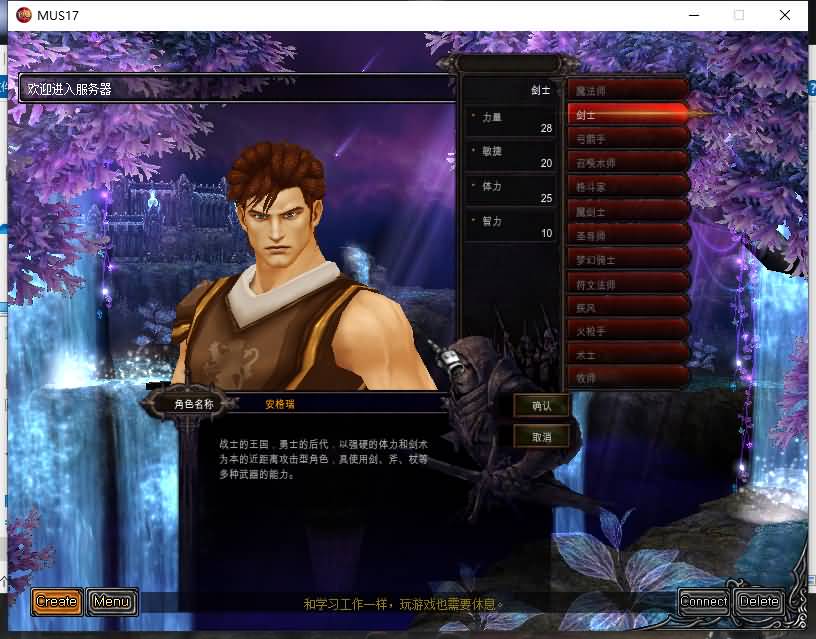
Task: Click the Create button
Action: point(57,601)
